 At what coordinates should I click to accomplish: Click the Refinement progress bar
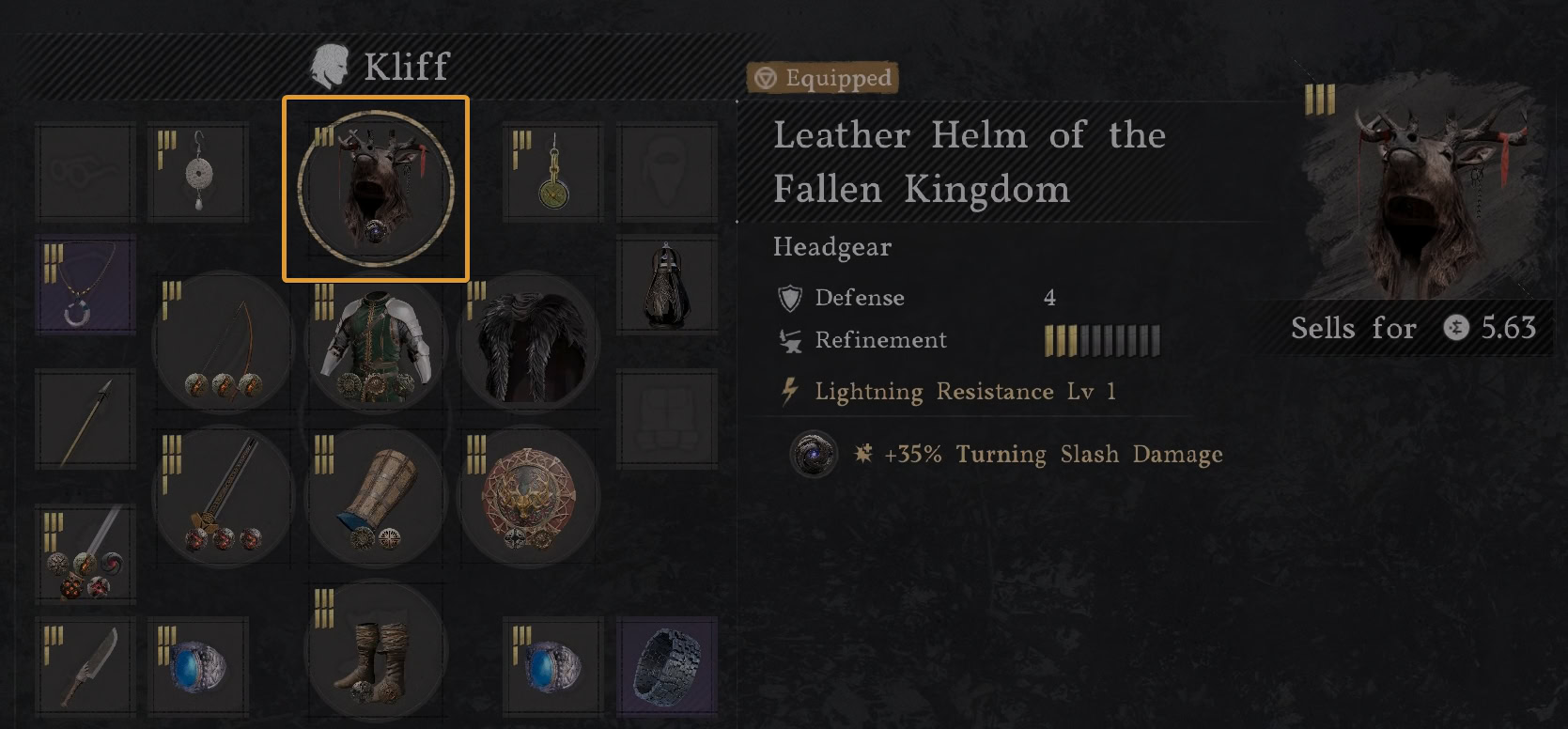(1101, 340)
